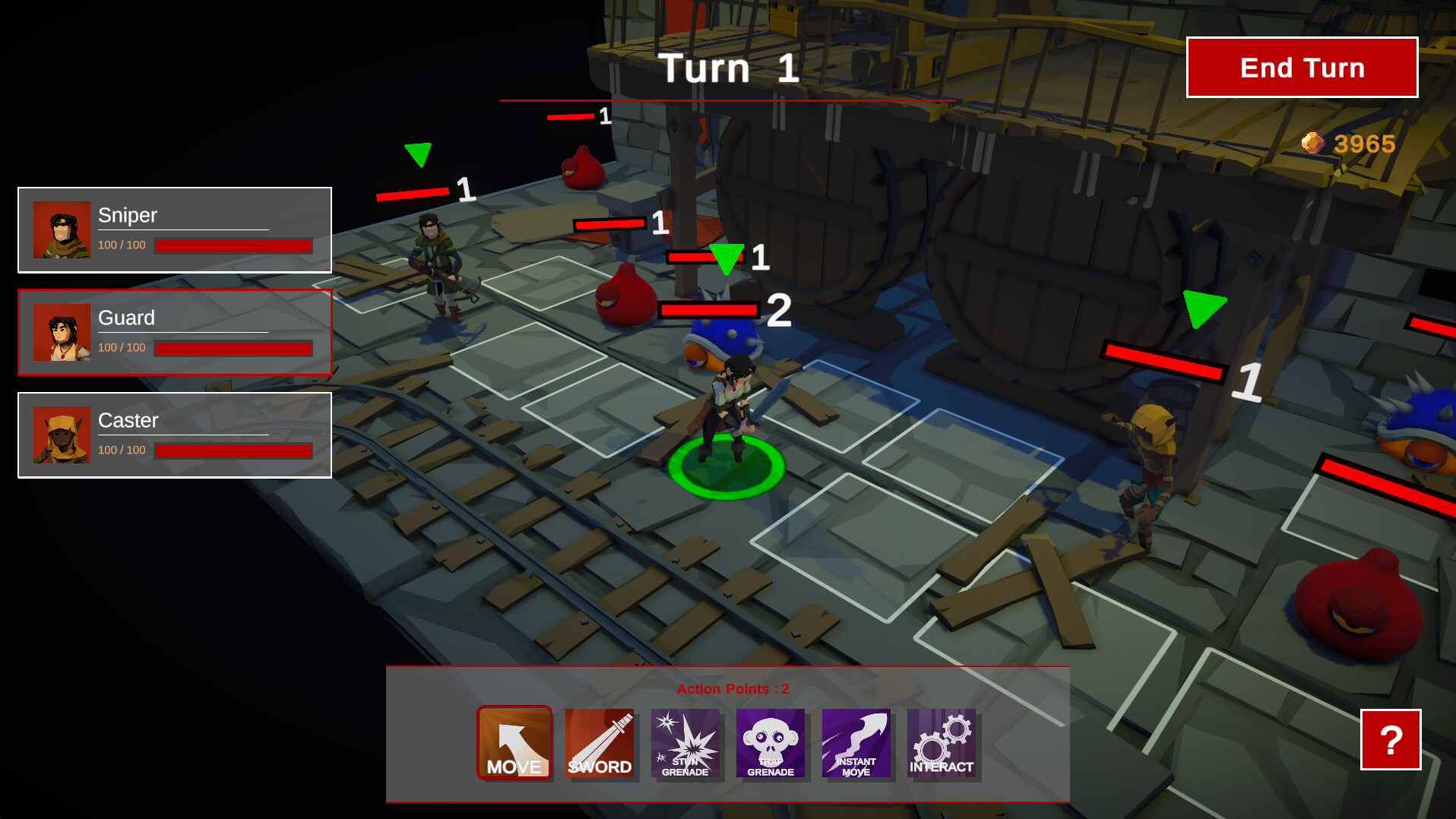Click the gold coin icon near 3965
Image resolution: width=1456 pixels, height=819 pixels.
(1312, 143)
